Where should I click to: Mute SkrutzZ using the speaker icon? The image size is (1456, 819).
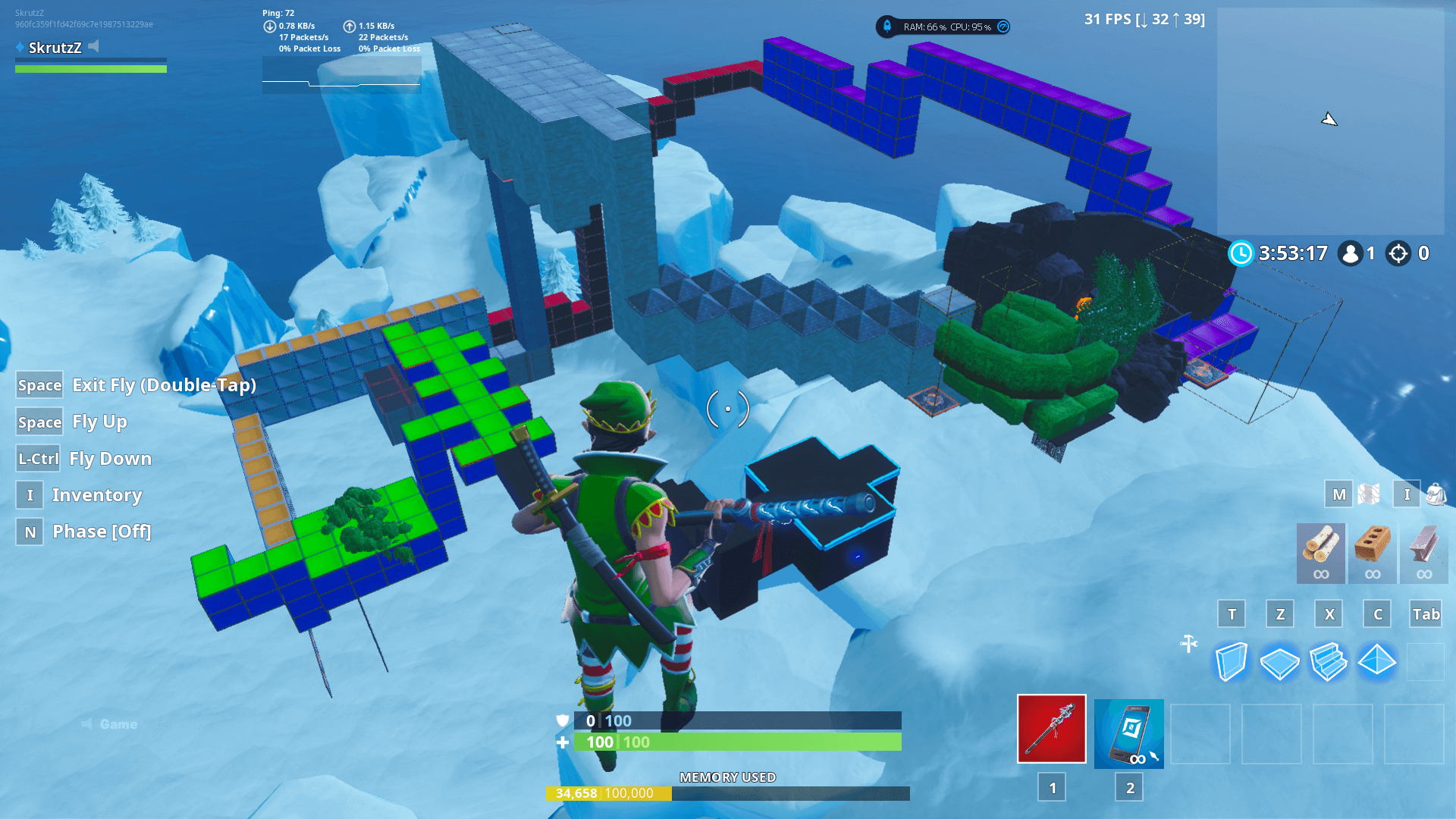point(93,45)
